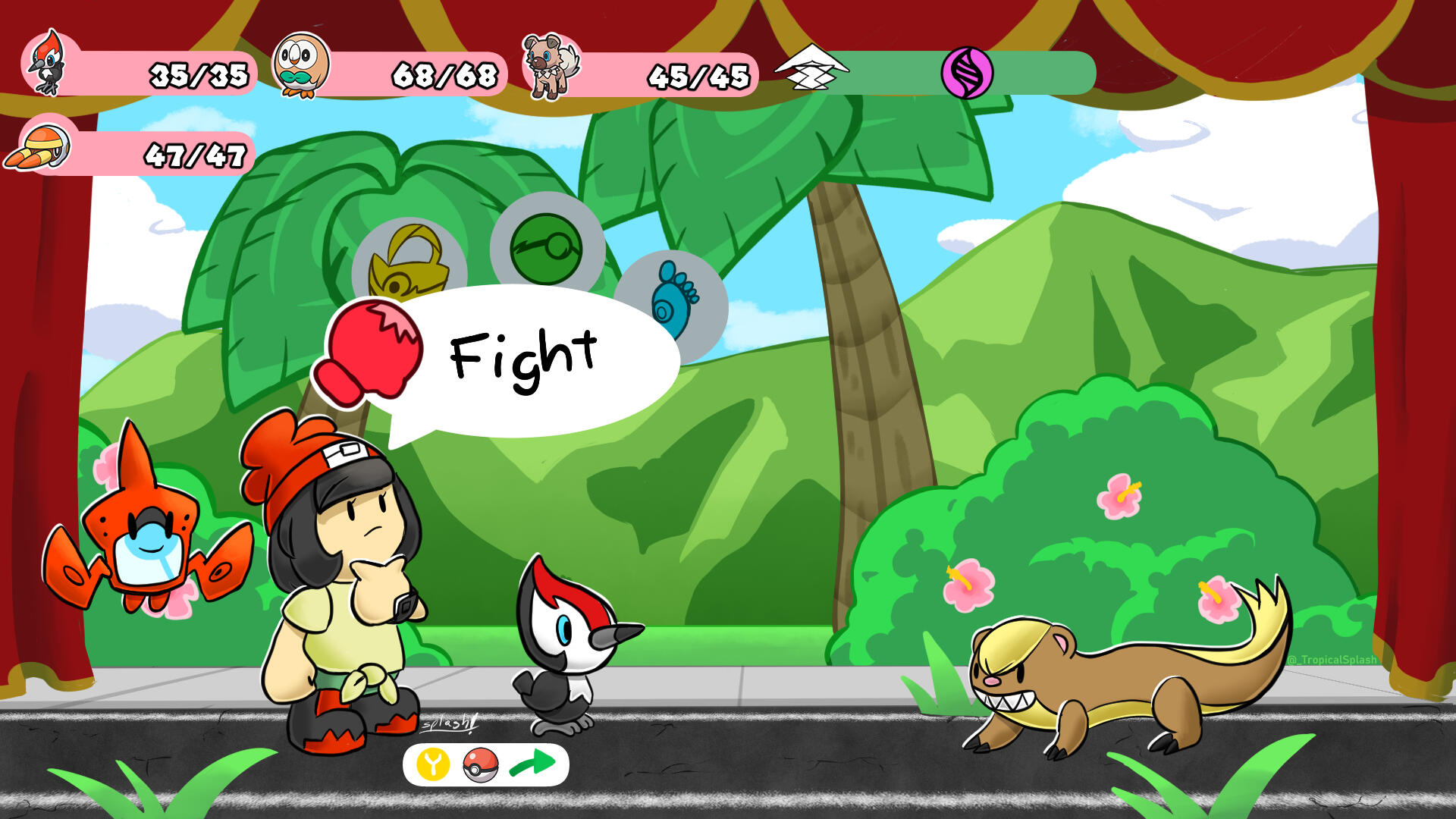Image resolution: width=1456 pixels, height=819 pixels.
Task: Pick Wimpod's party portrait
Action: pos(39,148)
